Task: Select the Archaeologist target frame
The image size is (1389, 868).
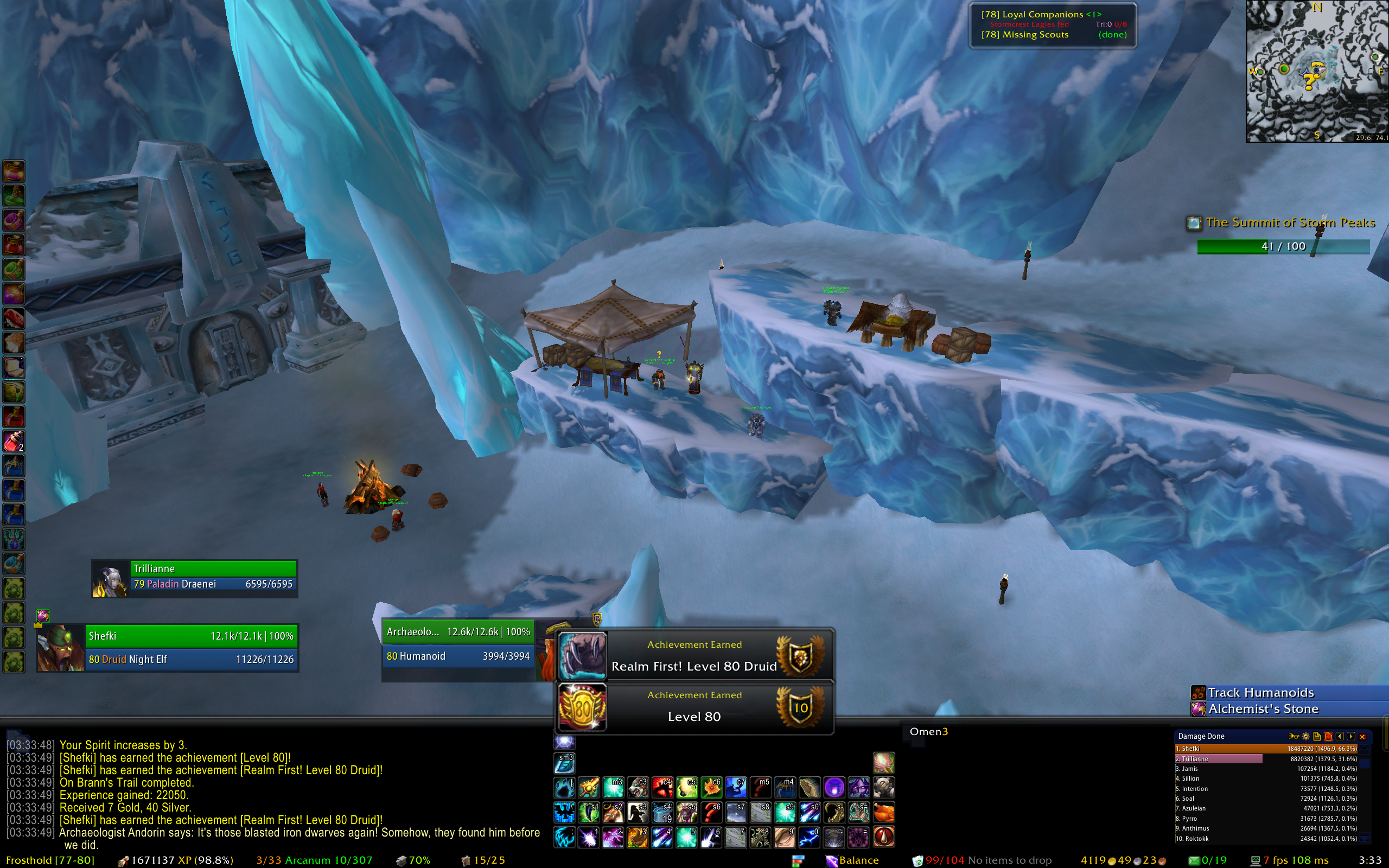Action: point(457,644)
